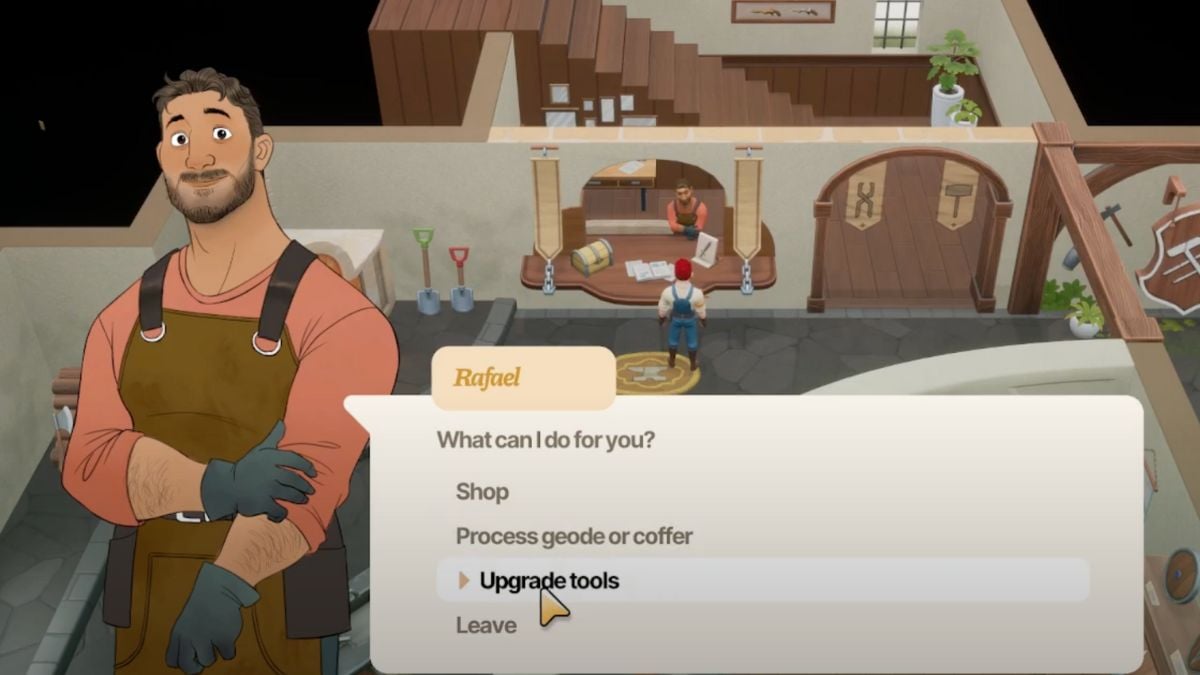Pick the Upgrade tools option
This screenshot has height=675, width=1200.
click(x=549, y=580)
